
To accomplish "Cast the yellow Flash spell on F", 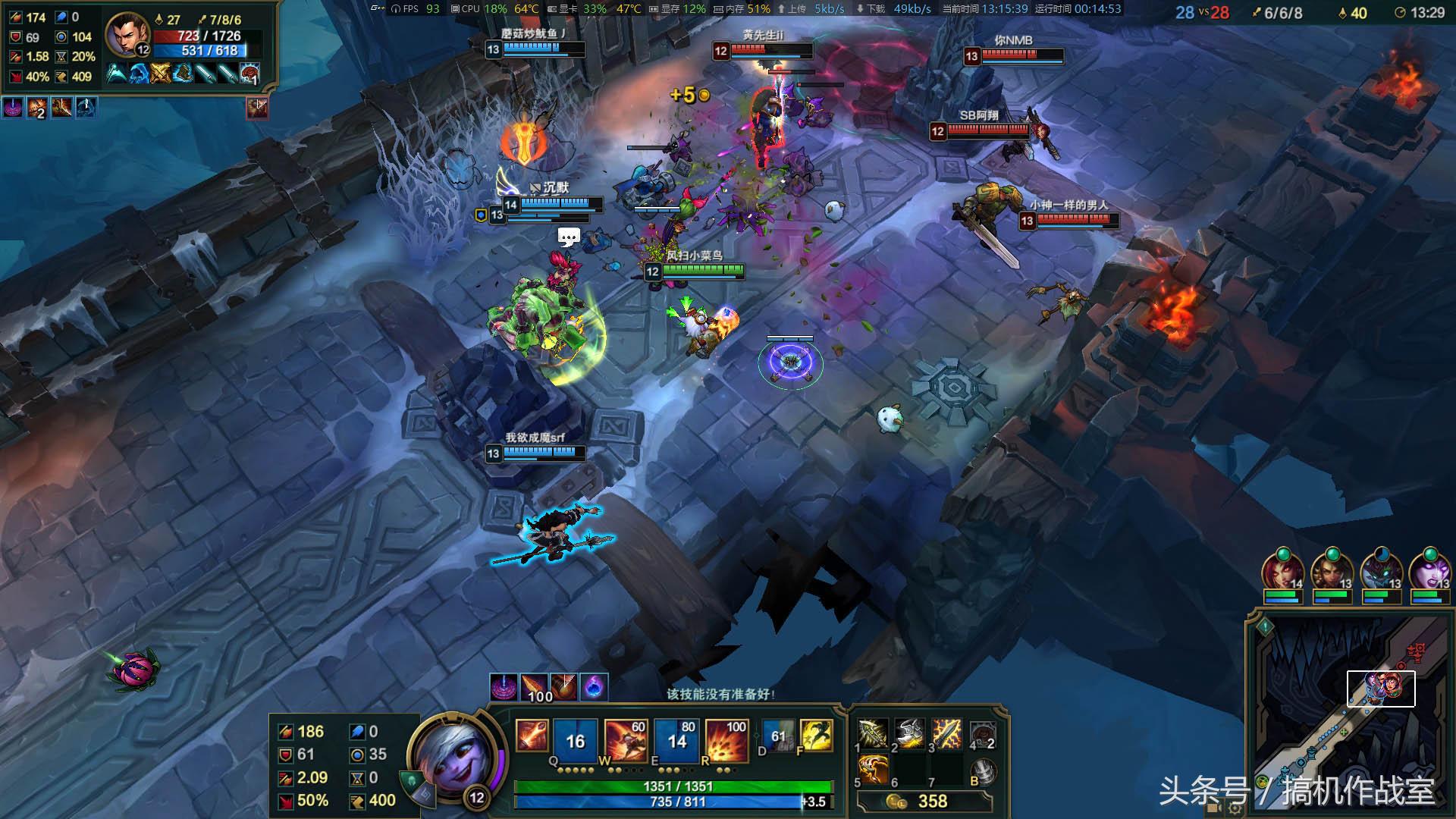I will 816,736.
